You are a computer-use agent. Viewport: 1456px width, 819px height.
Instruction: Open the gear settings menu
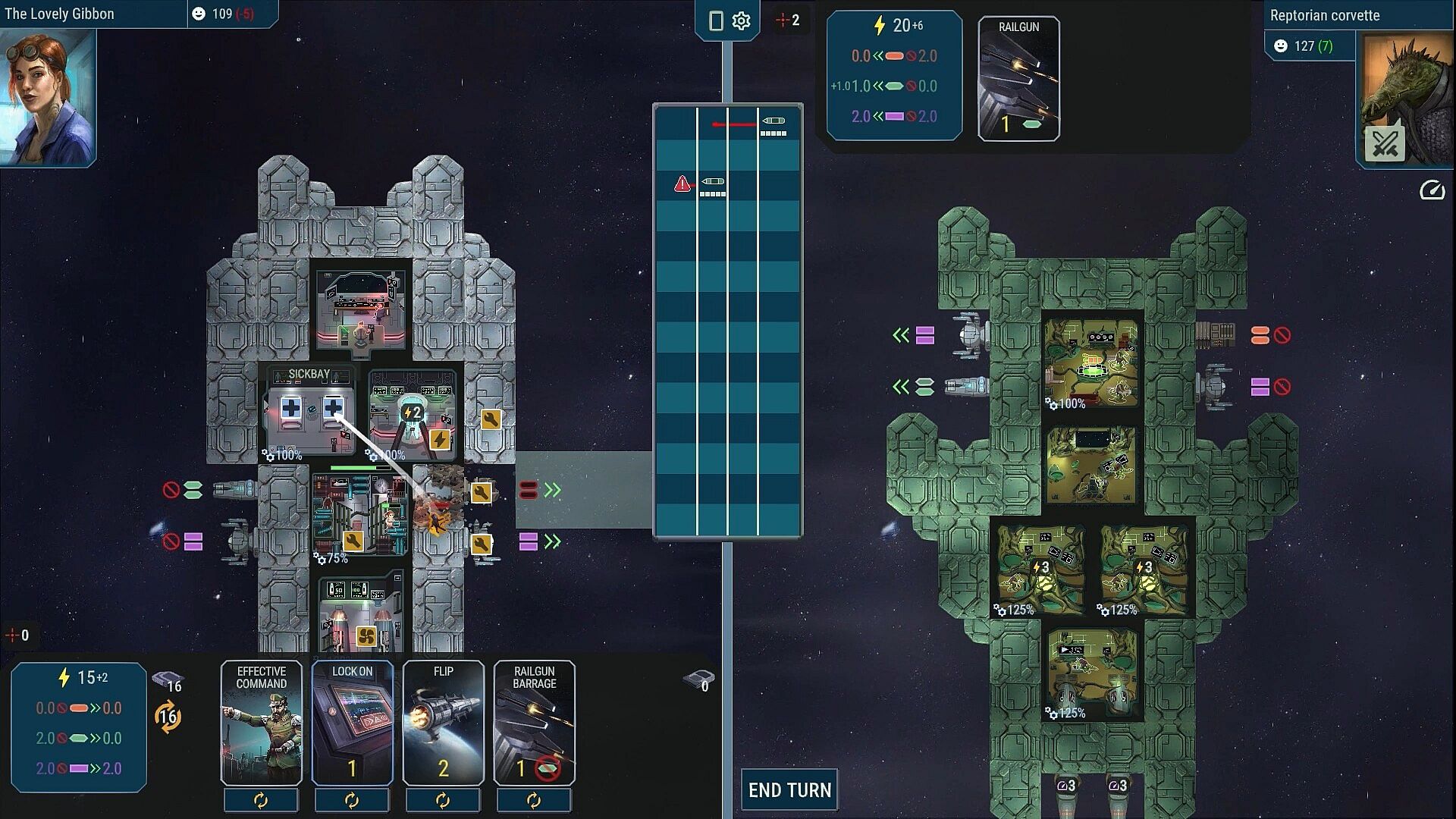point(741,21)
